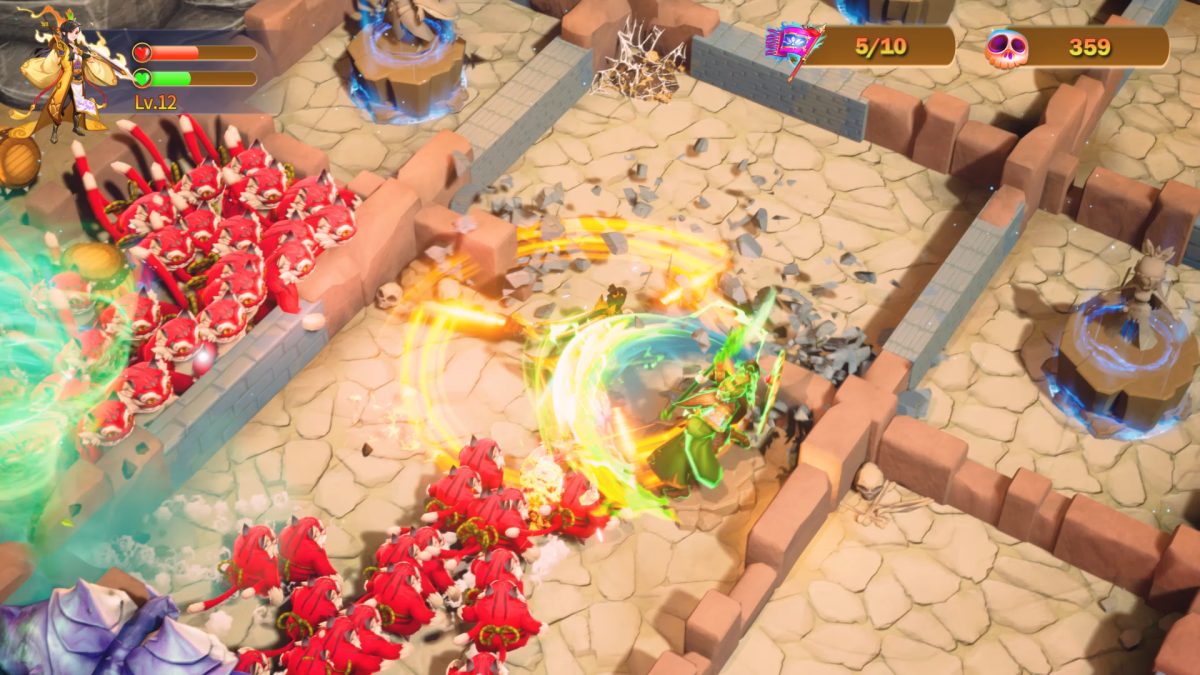Select the wave flag icon
The width and height of the screenshot is (1200, 675).
coord(792,47)
